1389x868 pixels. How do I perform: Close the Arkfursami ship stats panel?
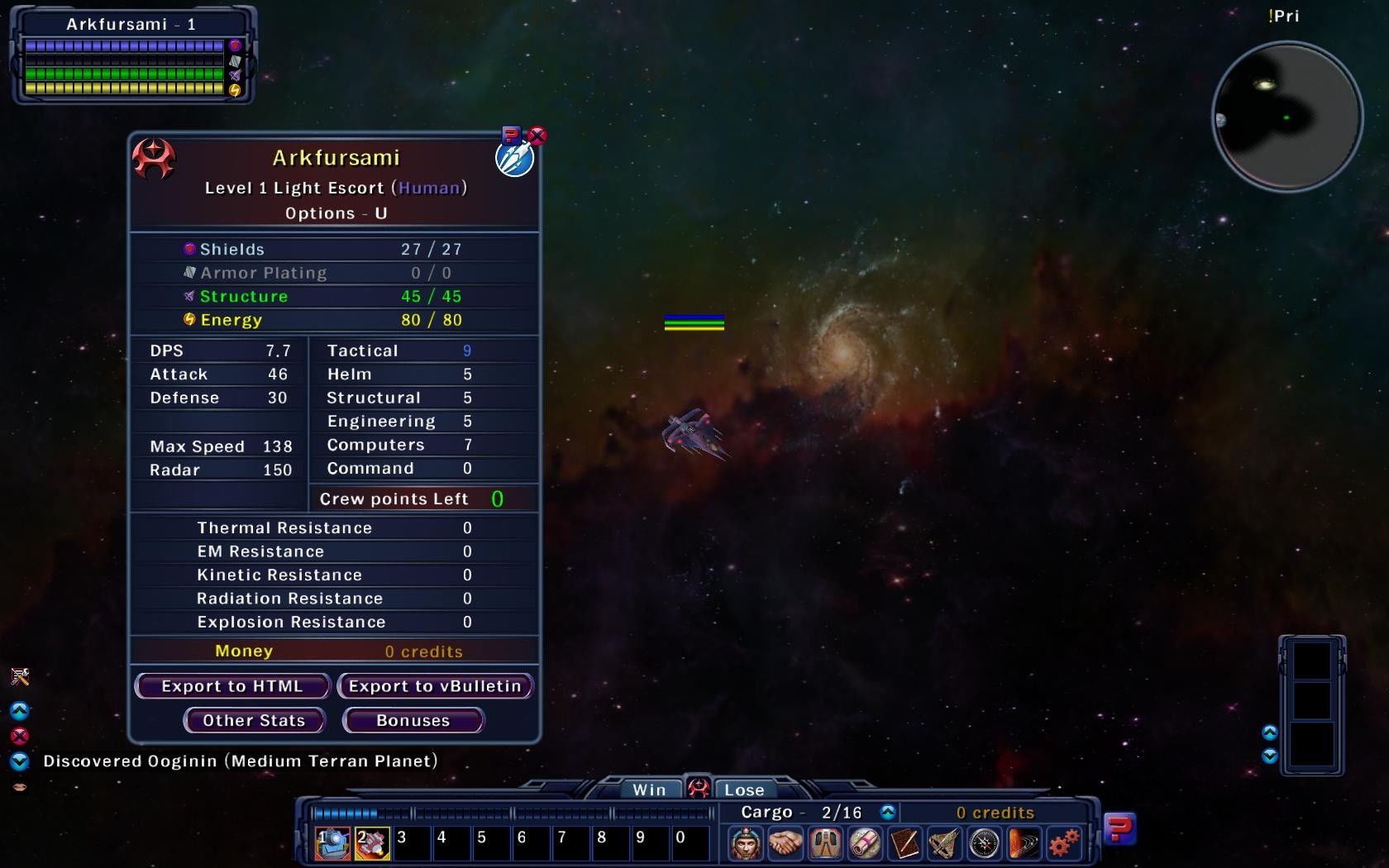tap(537, 135)
